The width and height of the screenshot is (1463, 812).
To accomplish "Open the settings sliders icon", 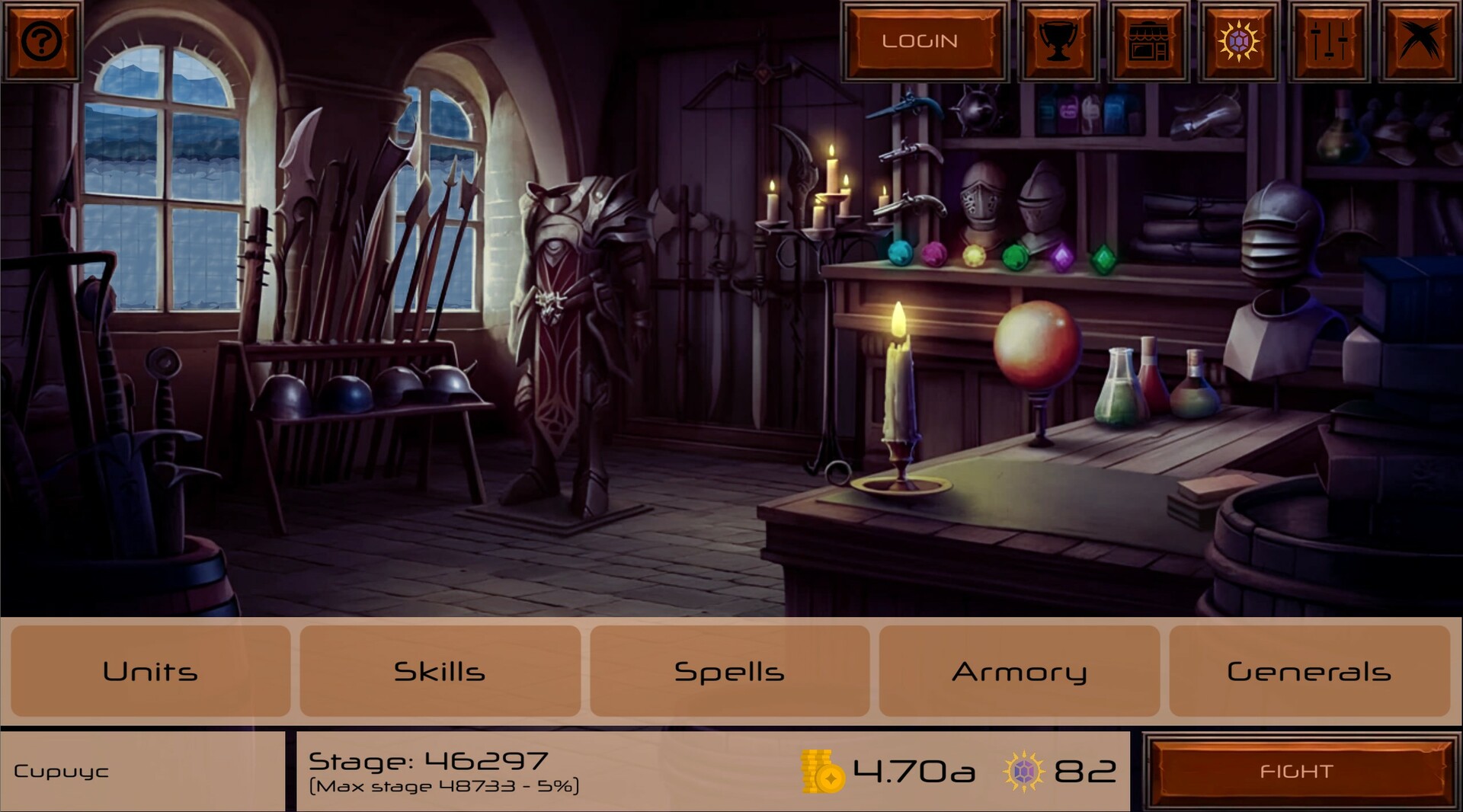I will pos(1329,41).
